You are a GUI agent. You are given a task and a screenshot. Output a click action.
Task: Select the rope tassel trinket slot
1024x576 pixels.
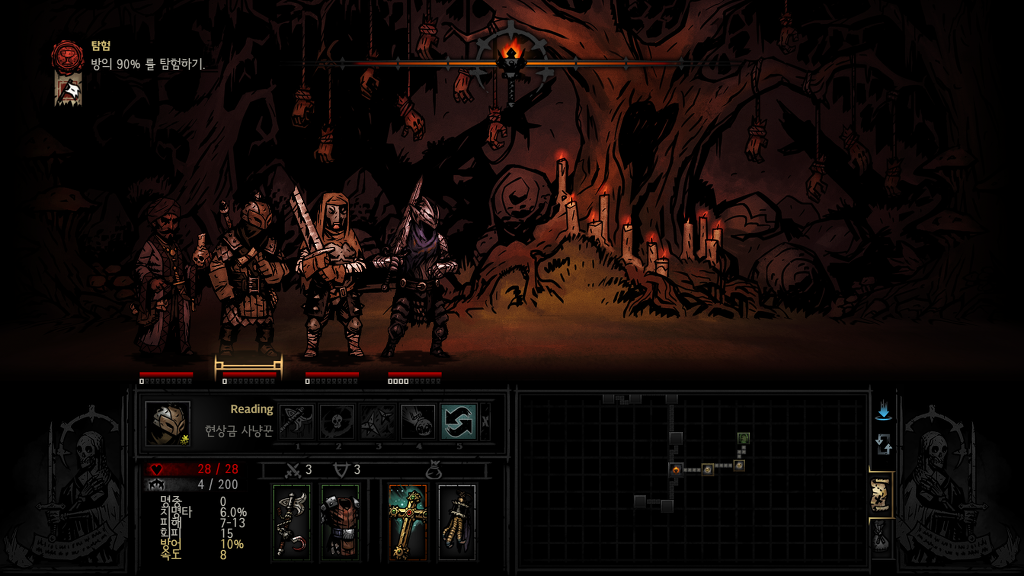point(457,522)
